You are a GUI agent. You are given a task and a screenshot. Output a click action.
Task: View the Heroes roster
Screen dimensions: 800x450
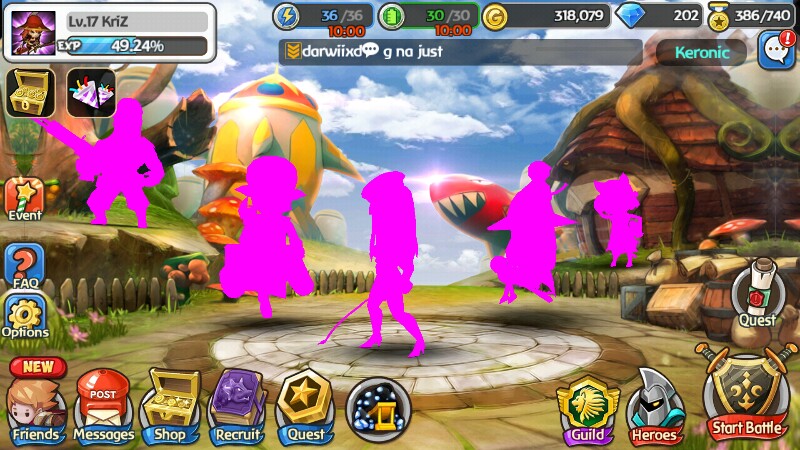pos(655,410)
